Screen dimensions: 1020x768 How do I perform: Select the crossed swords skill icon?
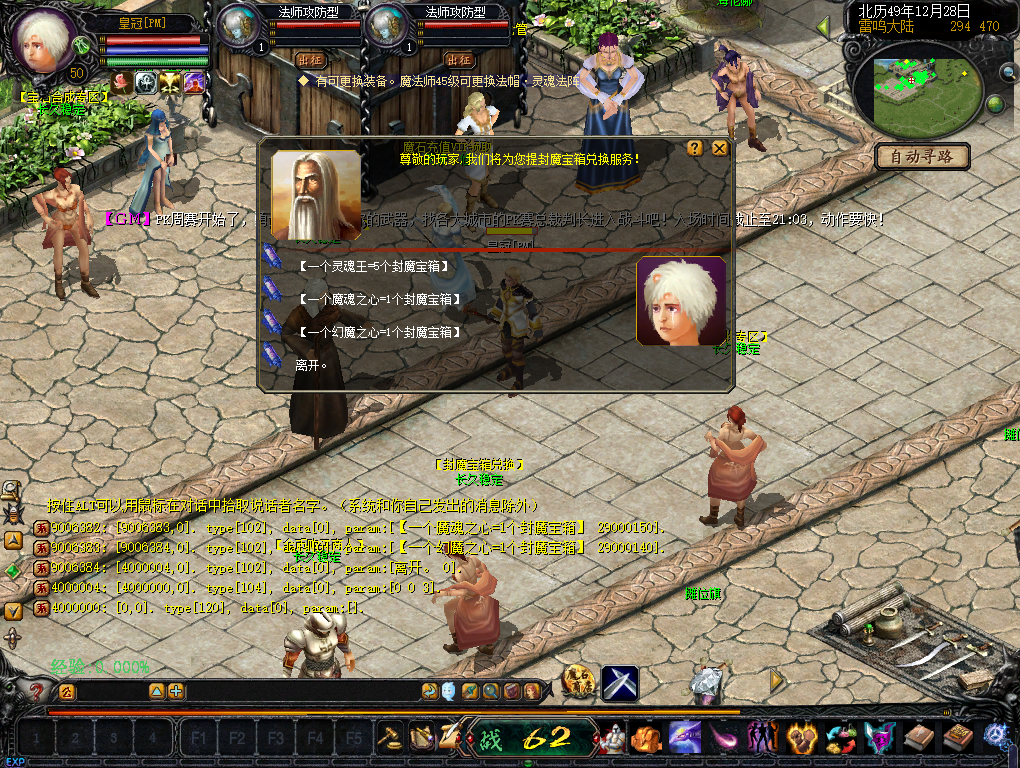tap(620, 683)
